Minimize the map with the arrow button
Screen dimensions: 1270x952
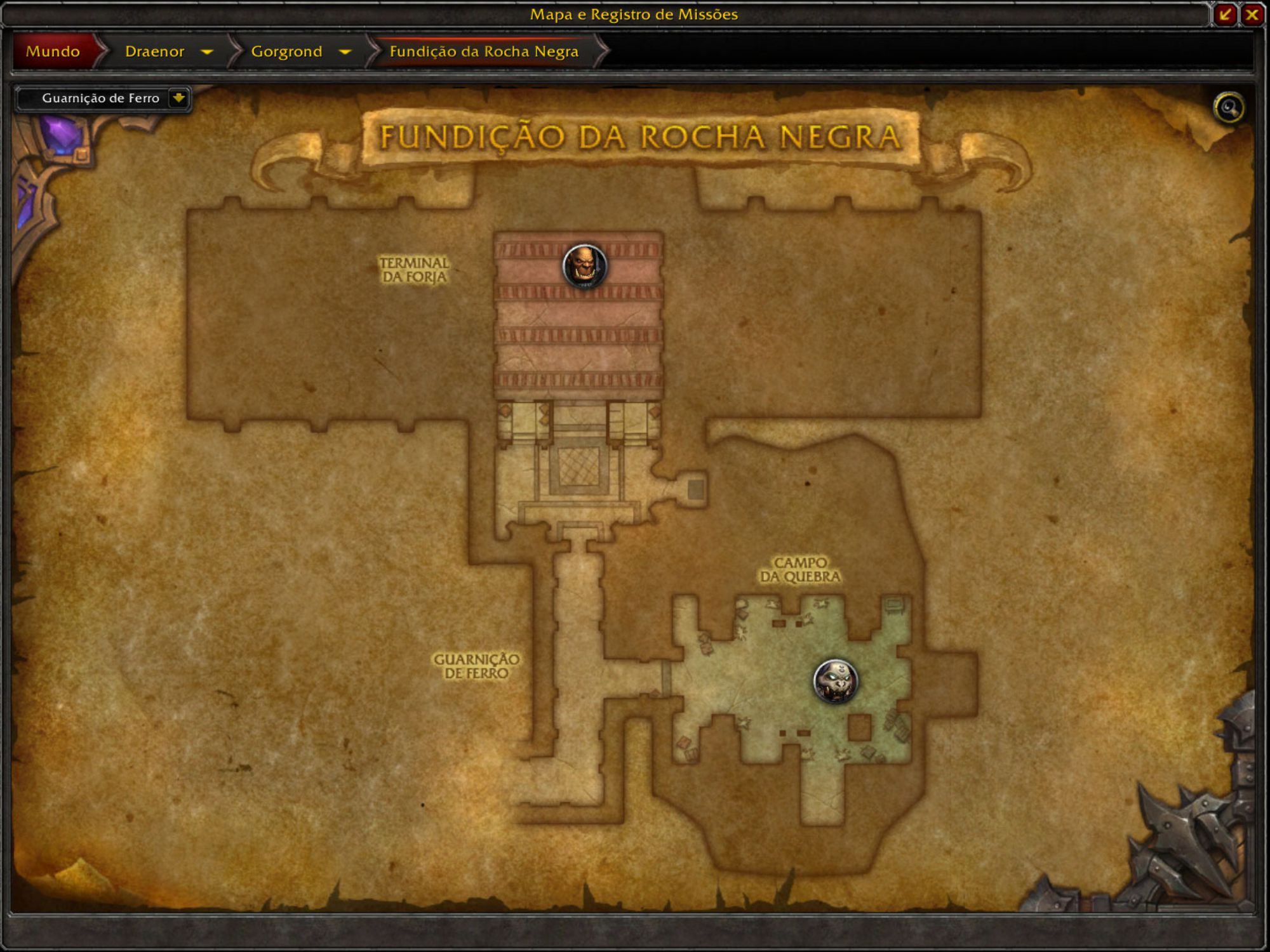(1225, 15)
